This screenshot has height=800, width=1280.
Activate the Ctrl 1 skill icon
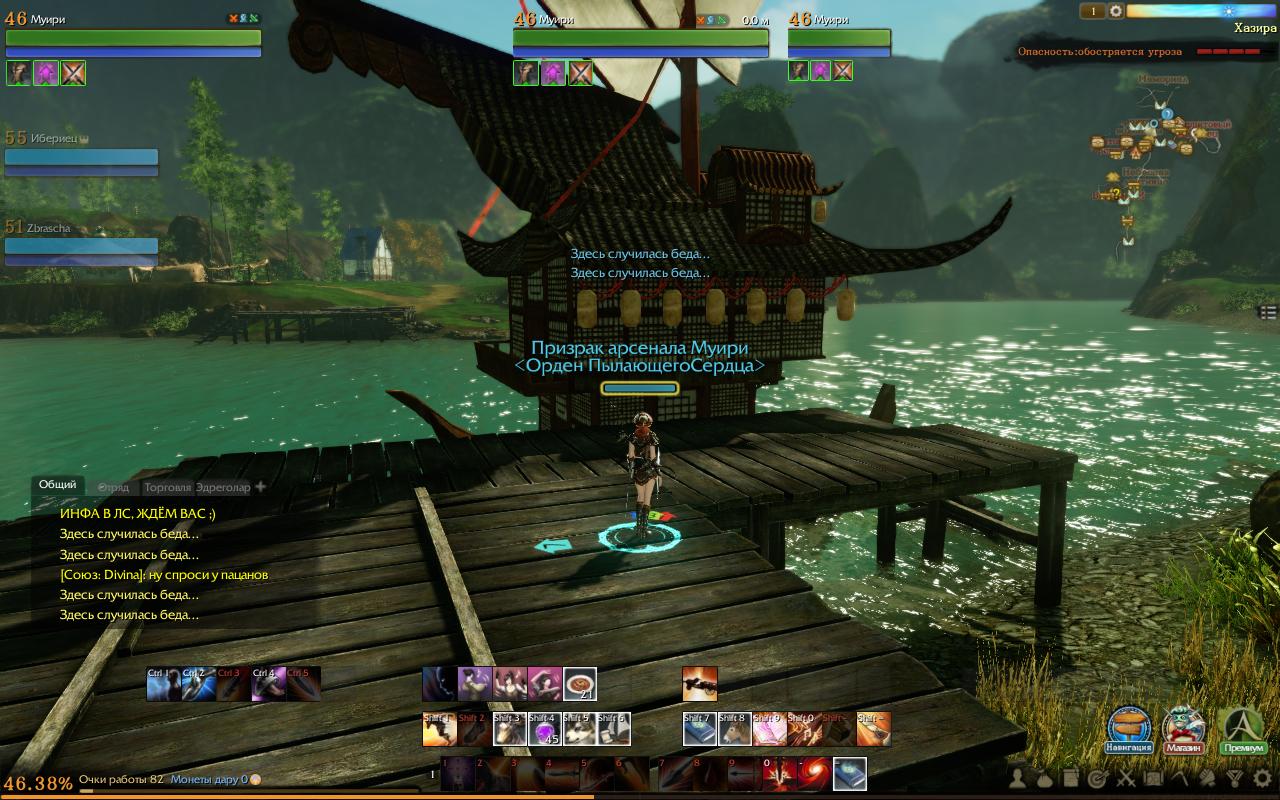[x=163, y=684]
